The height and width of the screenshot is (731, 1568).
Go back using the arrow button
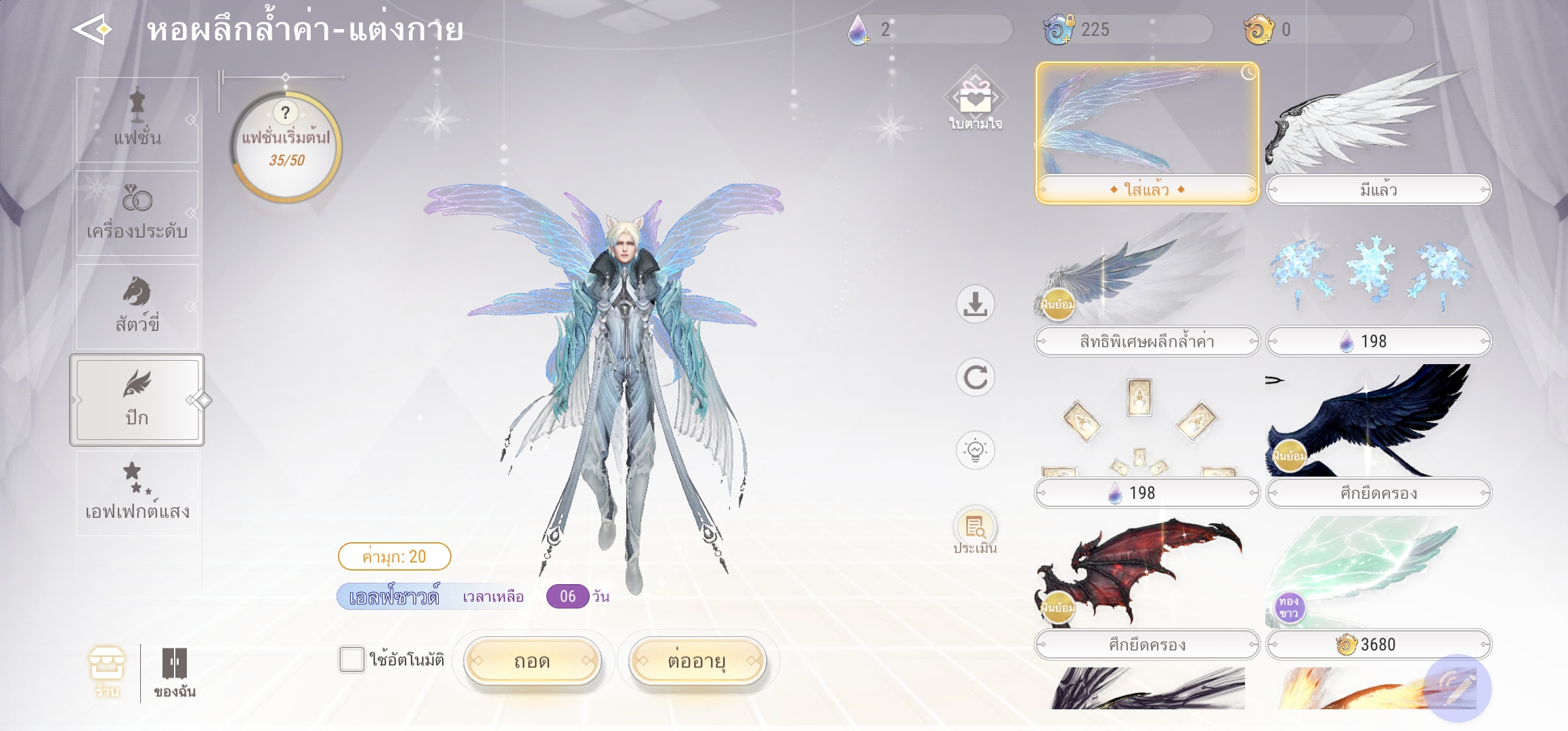pyautogui.click(x=93, y=30)
